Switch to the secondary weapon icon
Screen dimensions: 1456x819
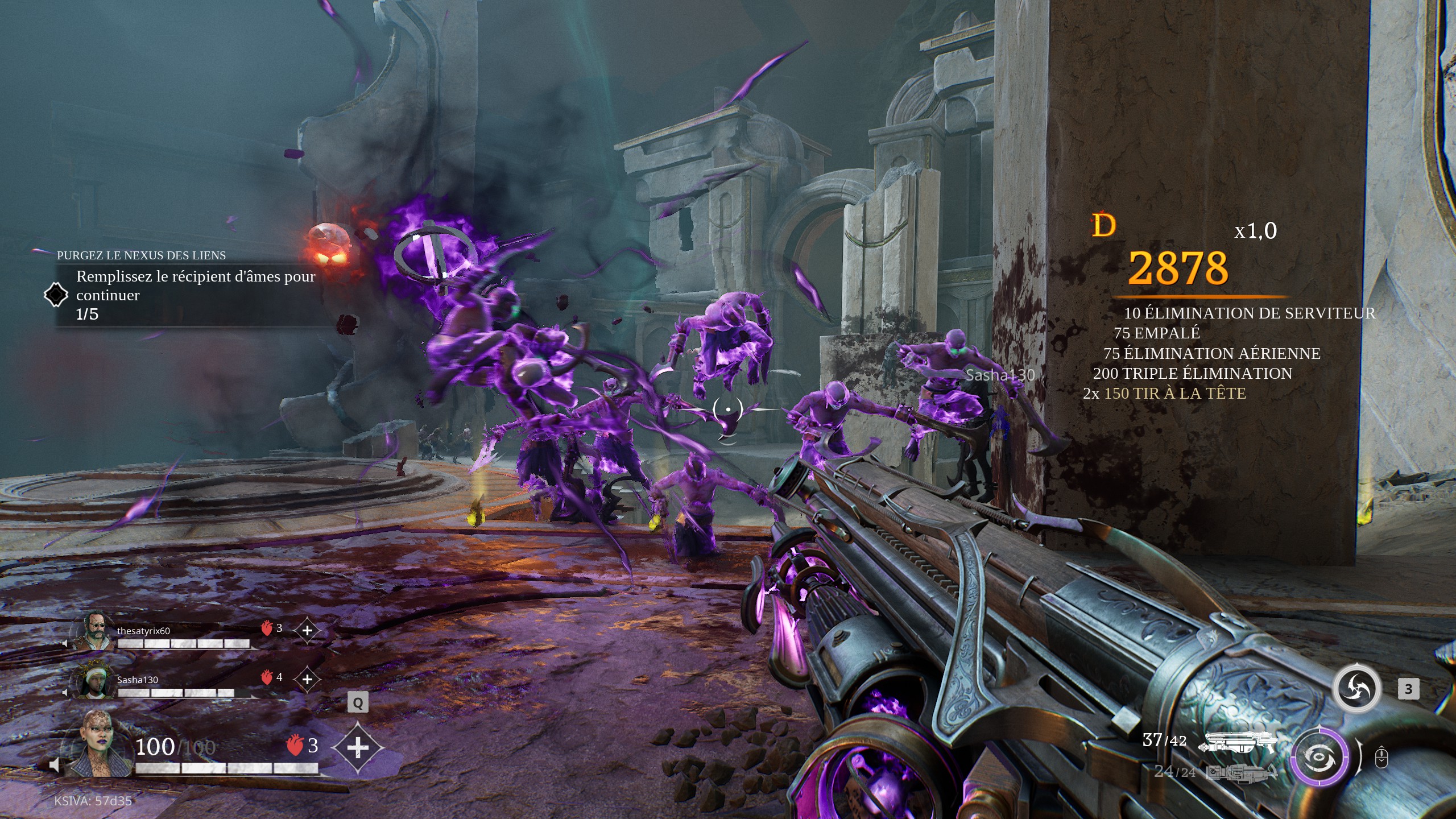[1241, 772]
